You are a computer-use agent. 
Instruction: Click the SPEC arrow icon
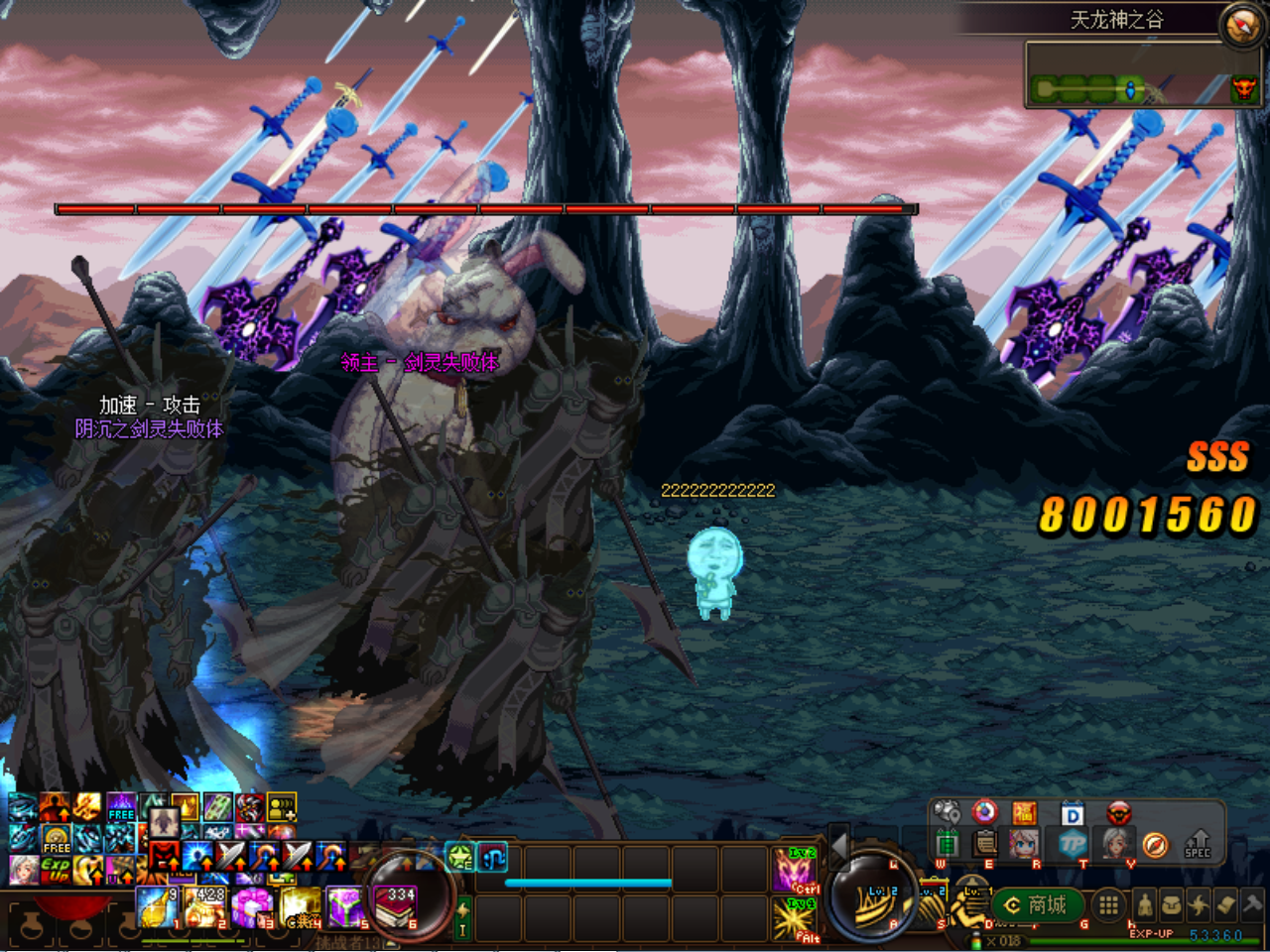[x=1198, y=843]
